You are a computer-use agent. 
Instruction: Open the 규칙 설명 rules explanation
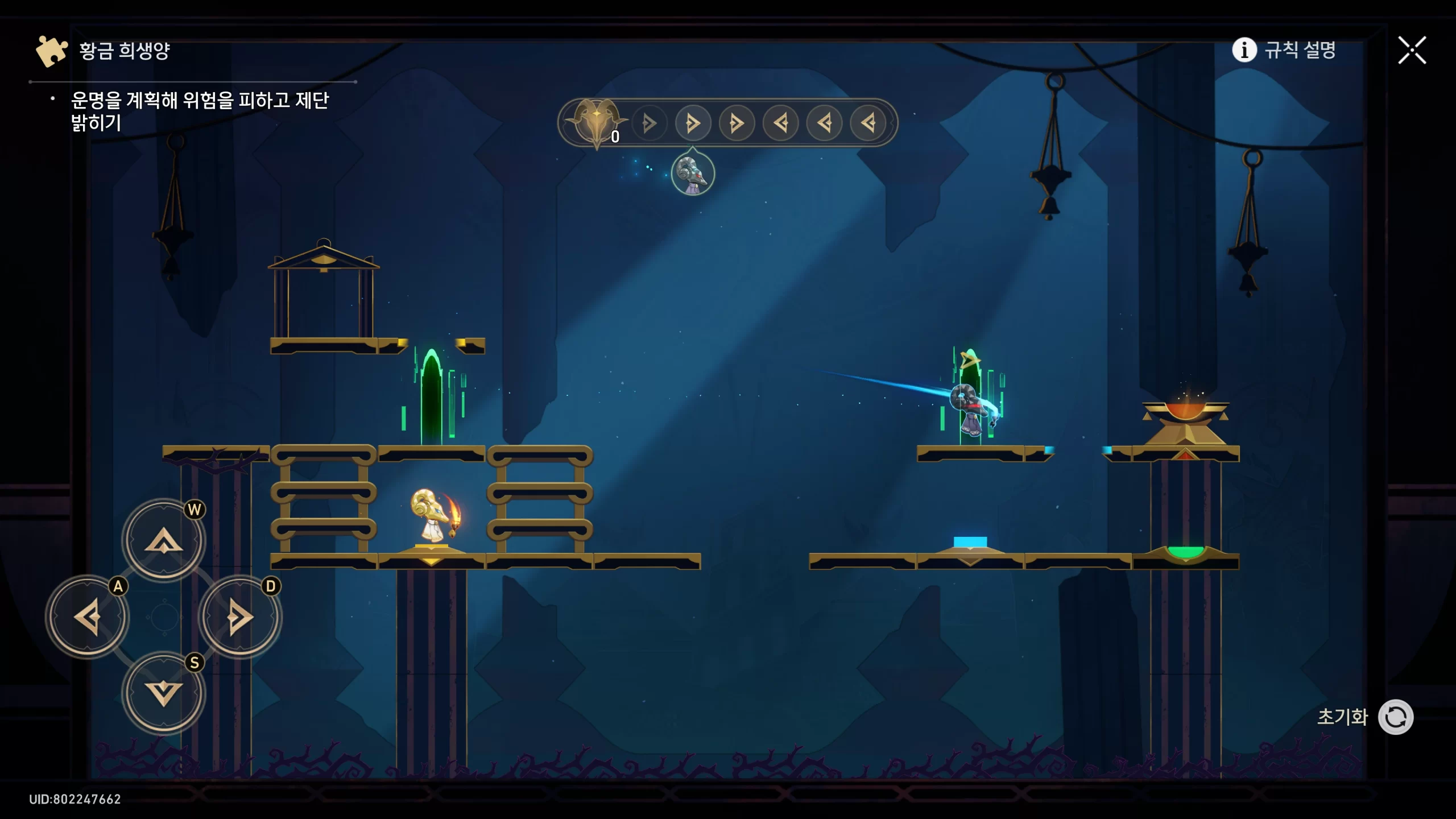[1284, 50]
